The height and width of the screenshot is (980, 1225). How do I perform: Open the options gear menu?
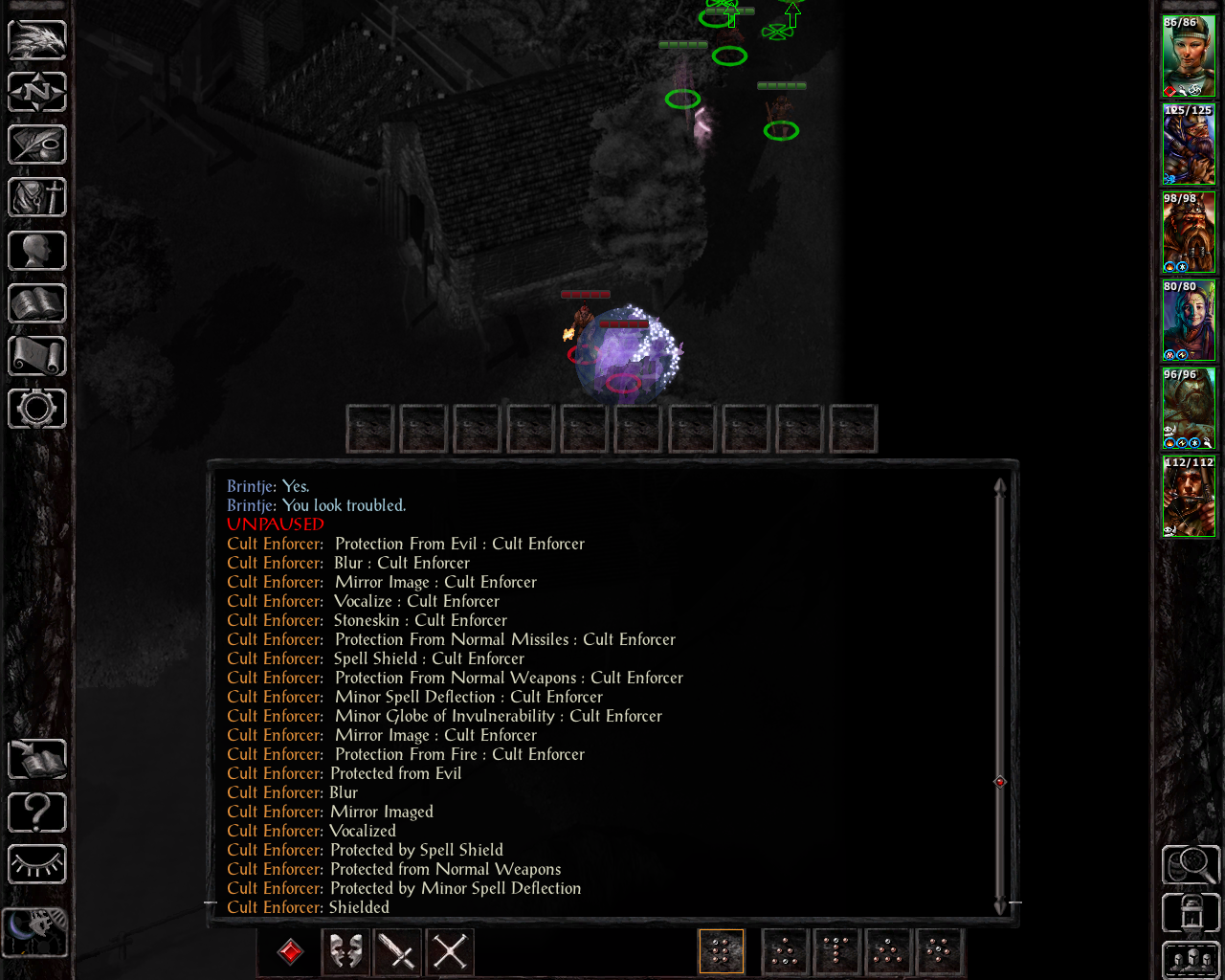[37, 409]
